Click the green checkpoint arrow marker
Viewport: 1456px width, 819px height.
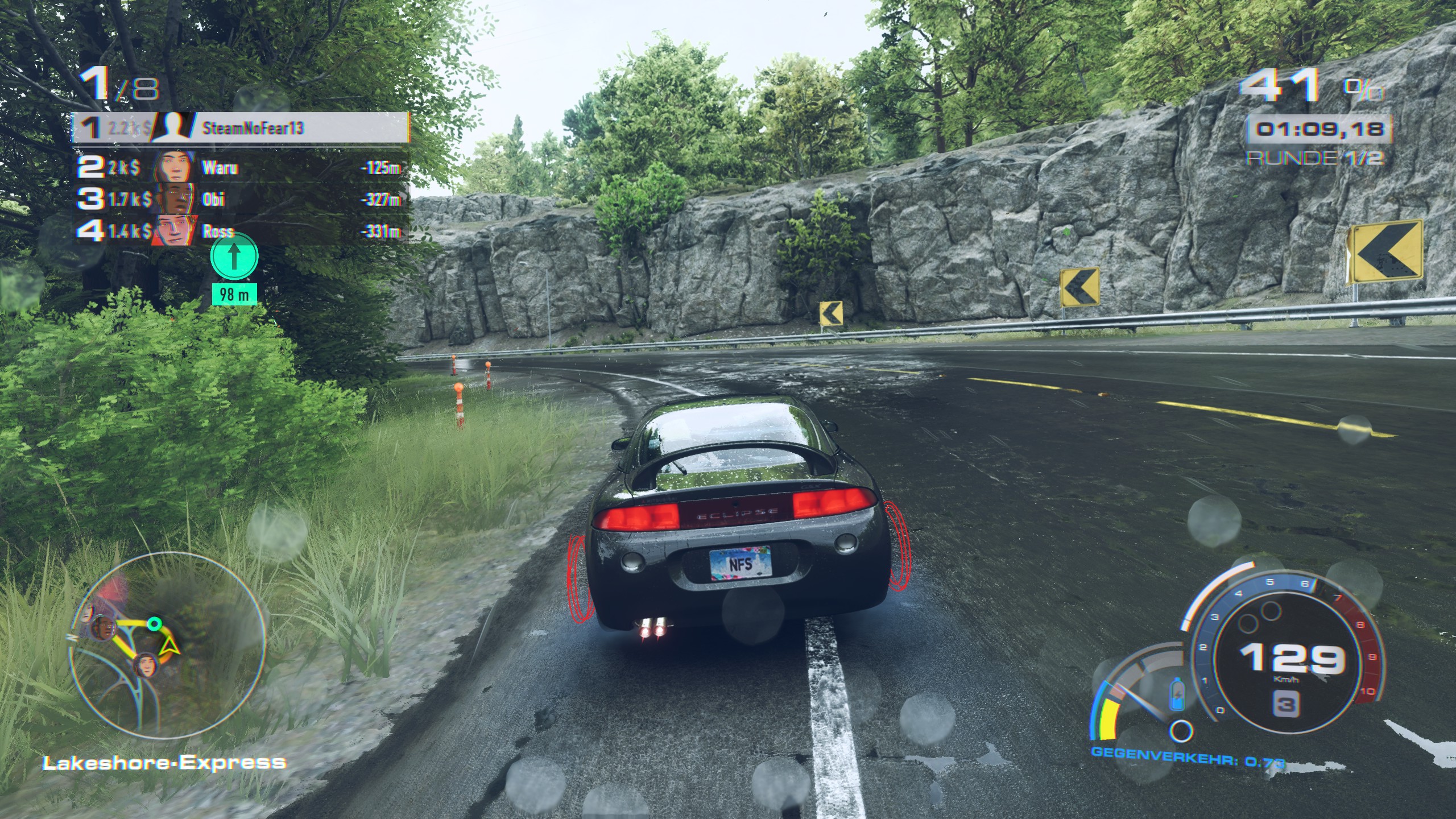(x=234, y=257)
